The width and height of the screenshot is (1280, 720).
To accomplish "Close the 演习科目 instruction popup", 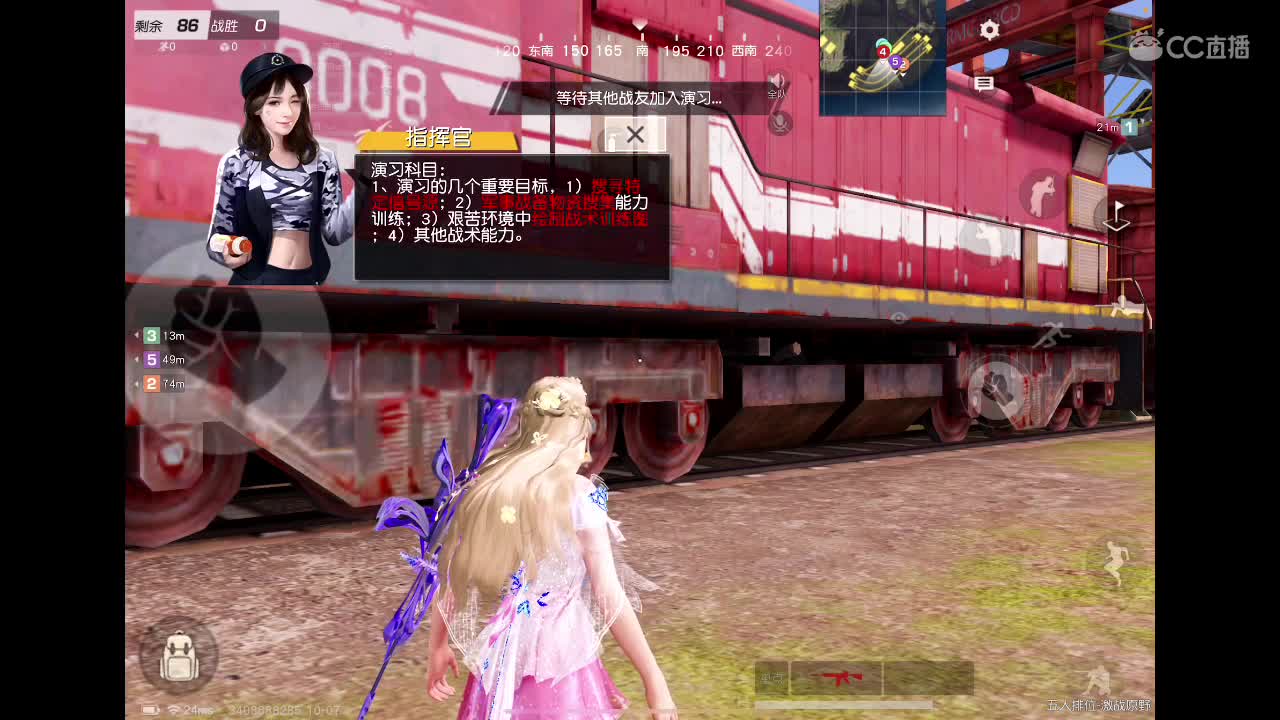I will [635, 134].
